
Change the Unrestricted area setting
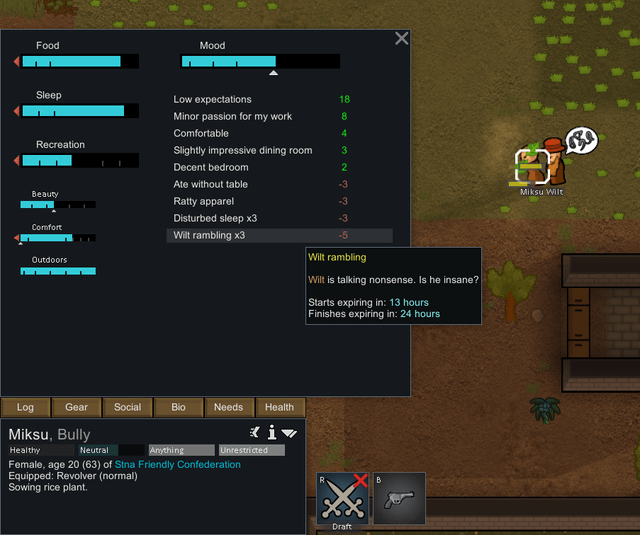click(x=251, y=450)
